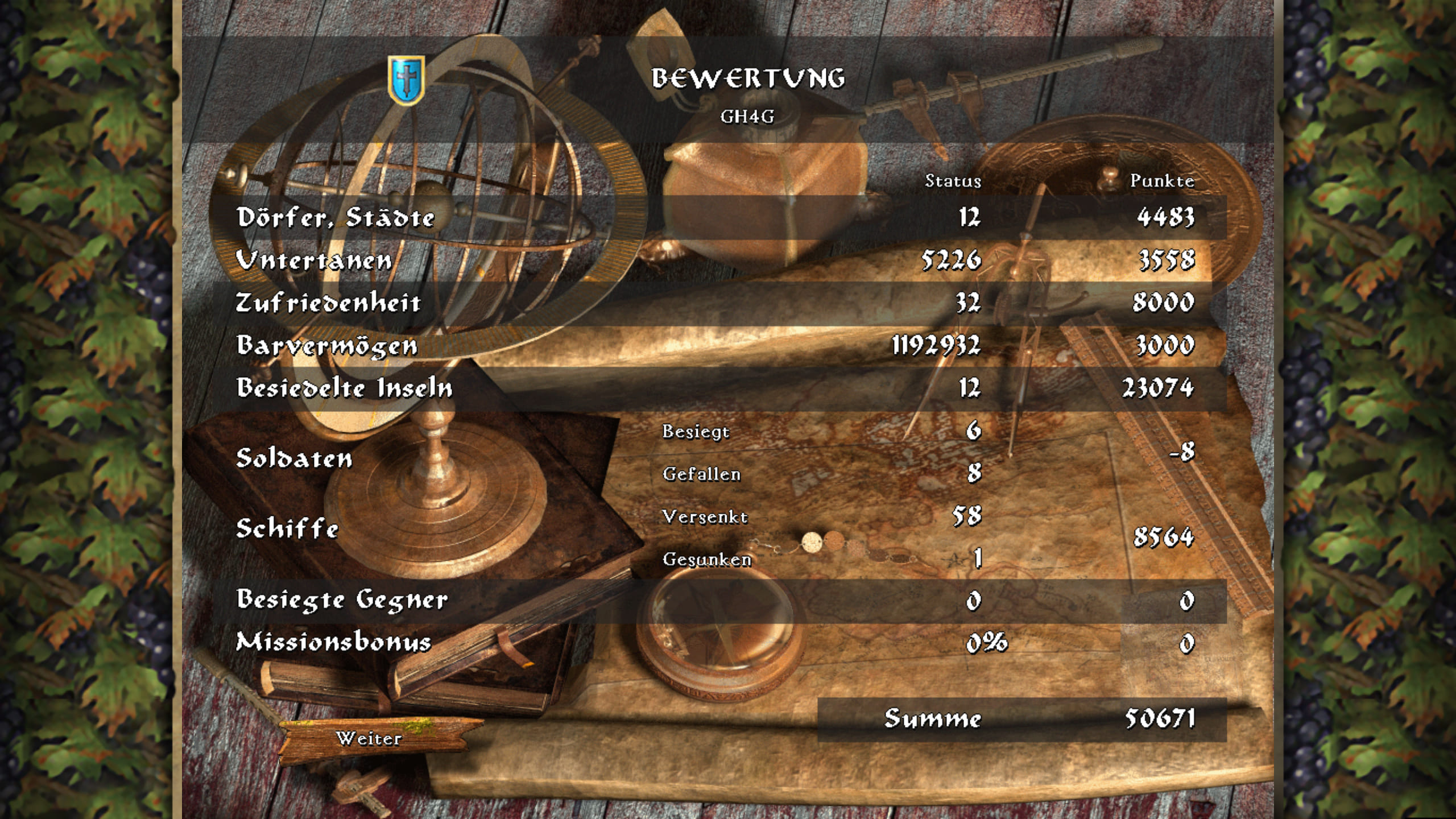Continue with the Weiter button
This screenshot has height=819, width=1456.
(370, 738)
